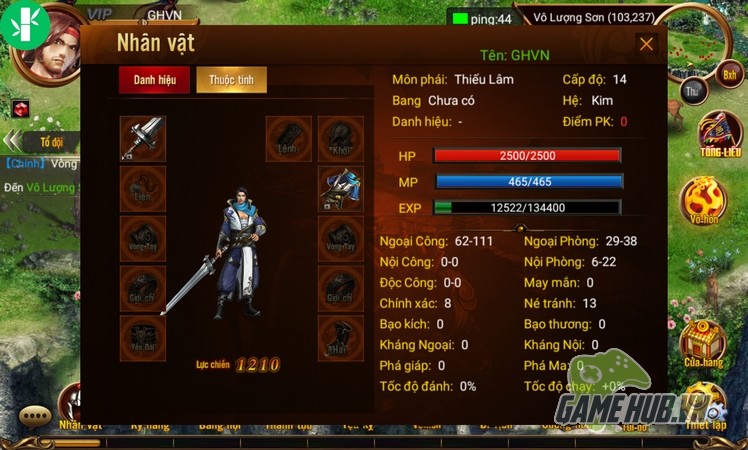Click the Bxh ranking button
Image resolution: width=748 pixels, height=450 pixels.
(729, 73)
